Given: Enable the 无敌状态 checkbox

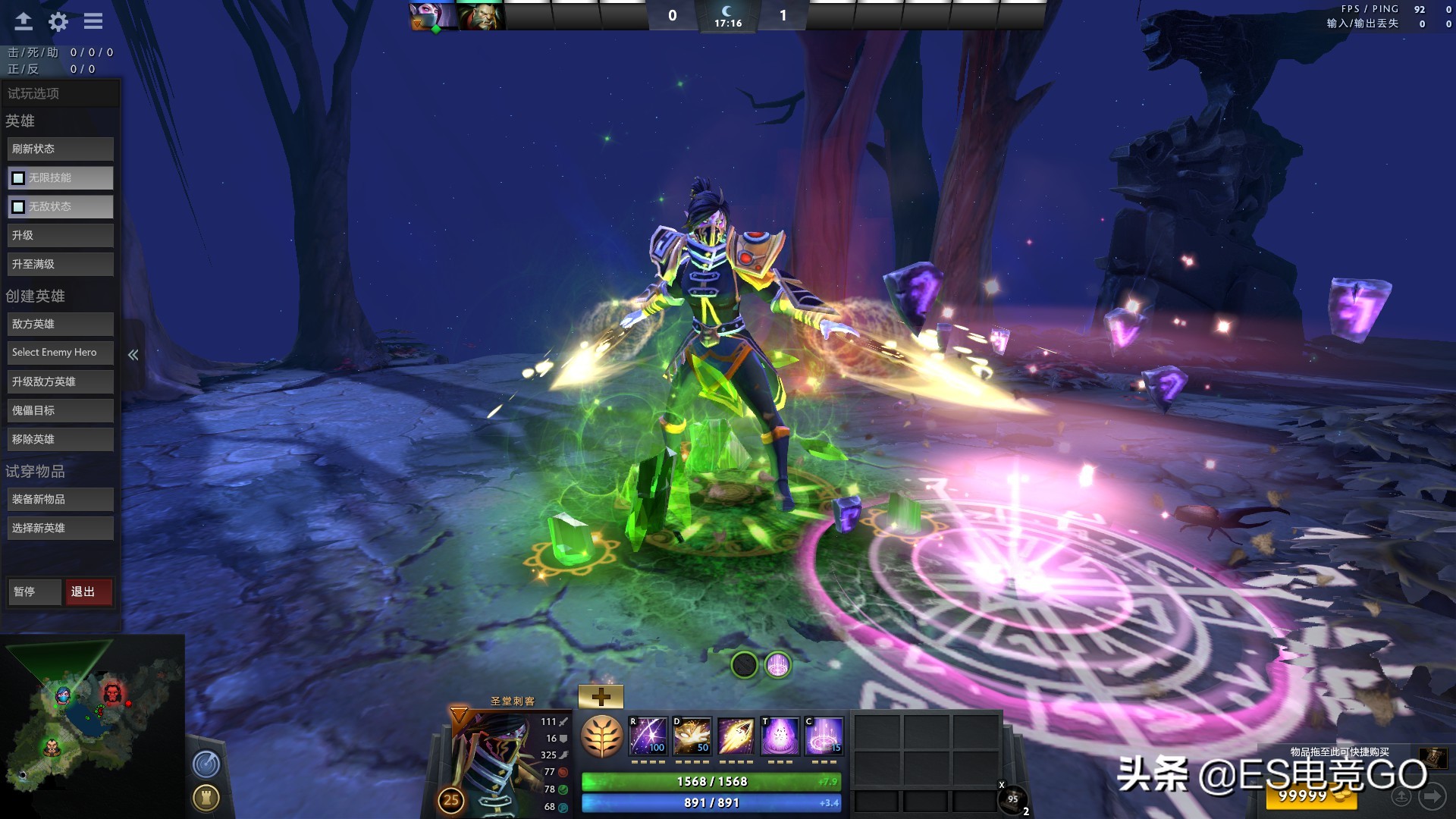Looking at the screenshot, I should click(x=17, y=206).
